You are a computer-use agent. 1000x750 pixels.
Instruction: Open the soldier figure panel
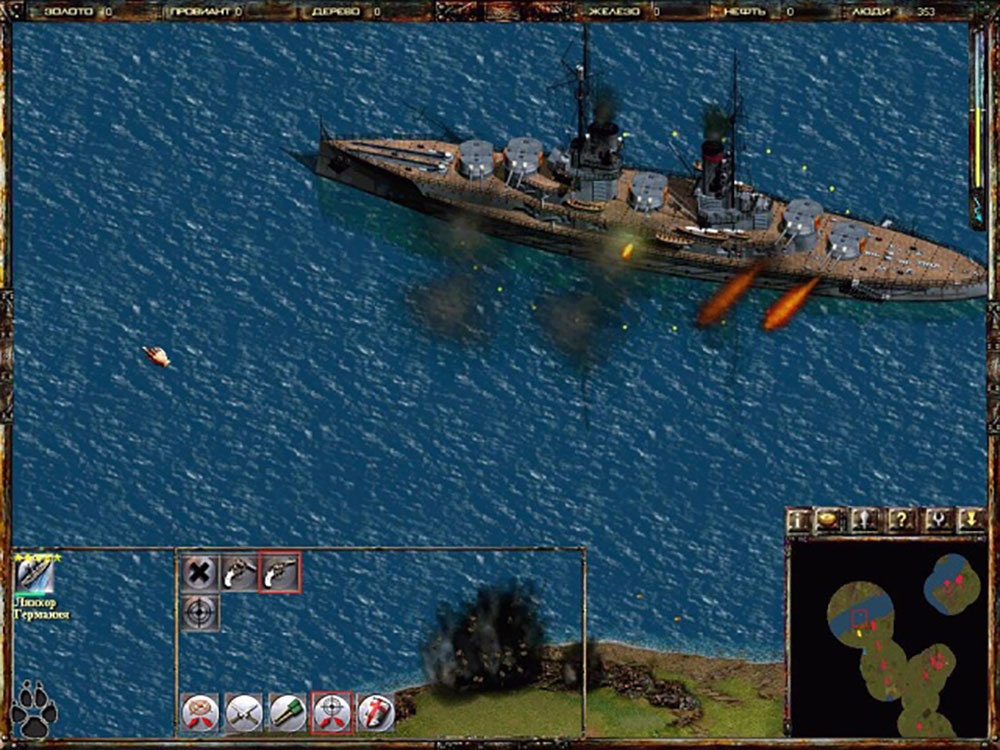pos(866,520)
